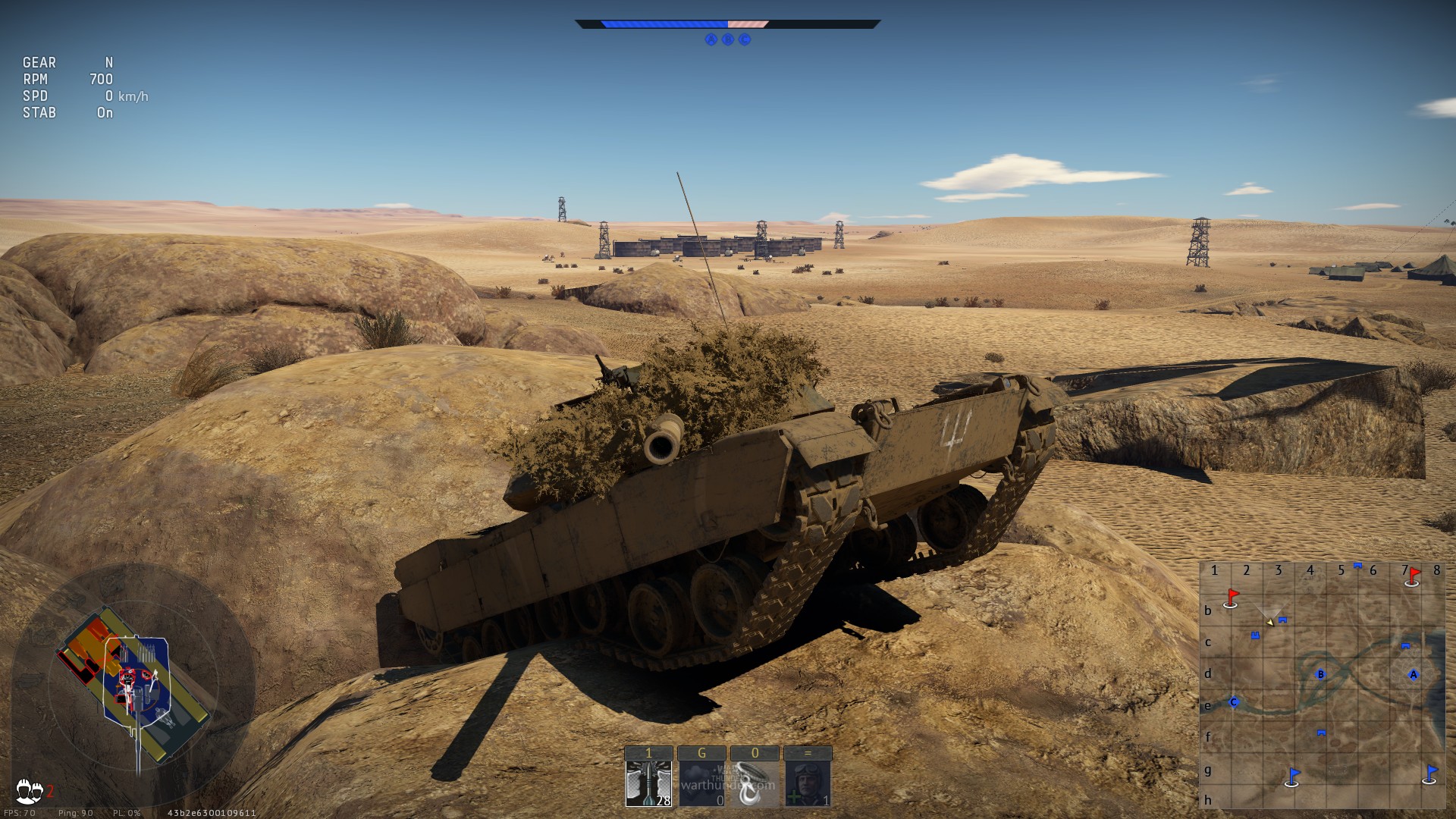Click the yellow player arrow on the minimap
Viewport: 1456px width, 819px height.
pyautogui.click(x=1269, y=622)
